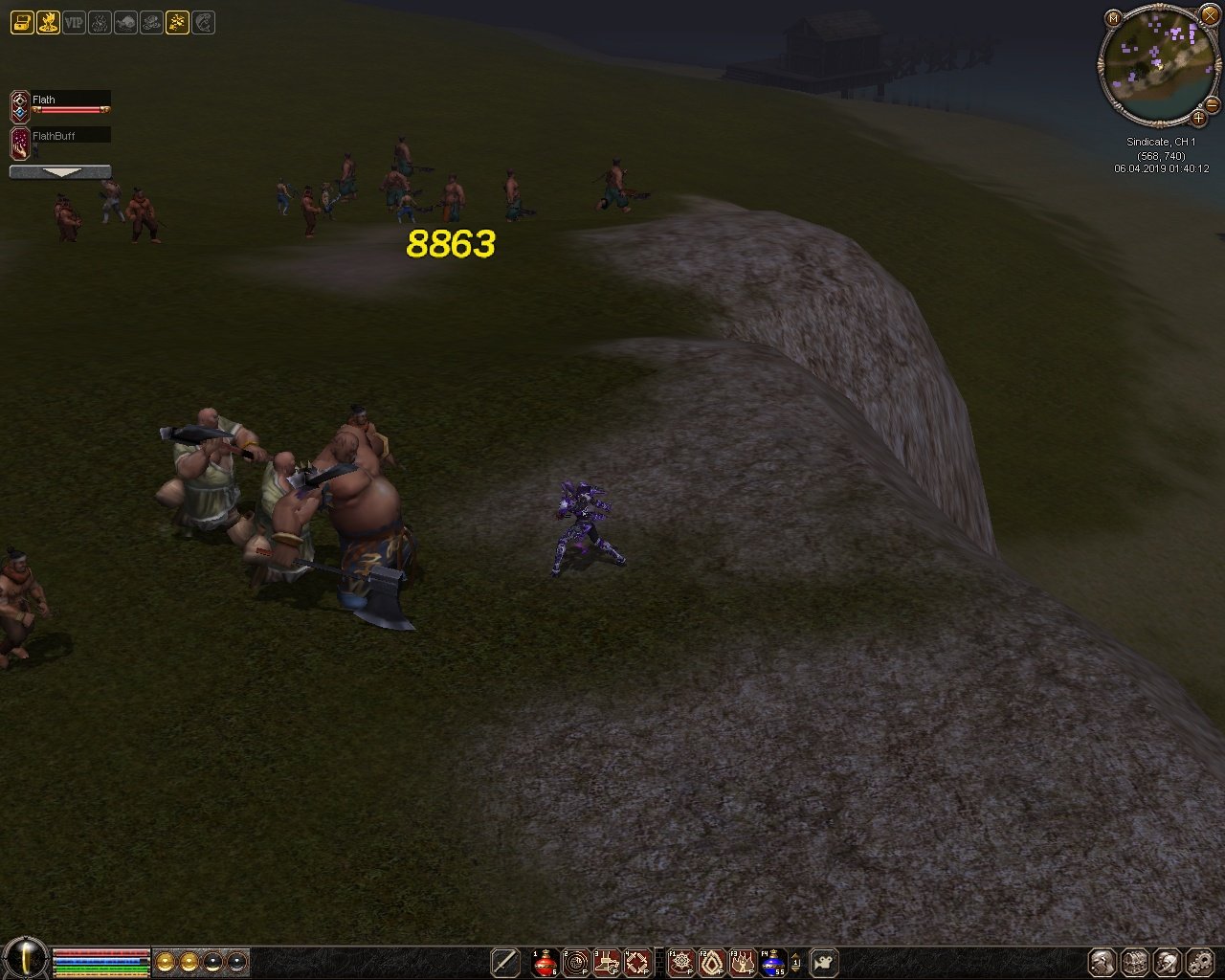Activate the F1 aura skill

tap(681, 962)
